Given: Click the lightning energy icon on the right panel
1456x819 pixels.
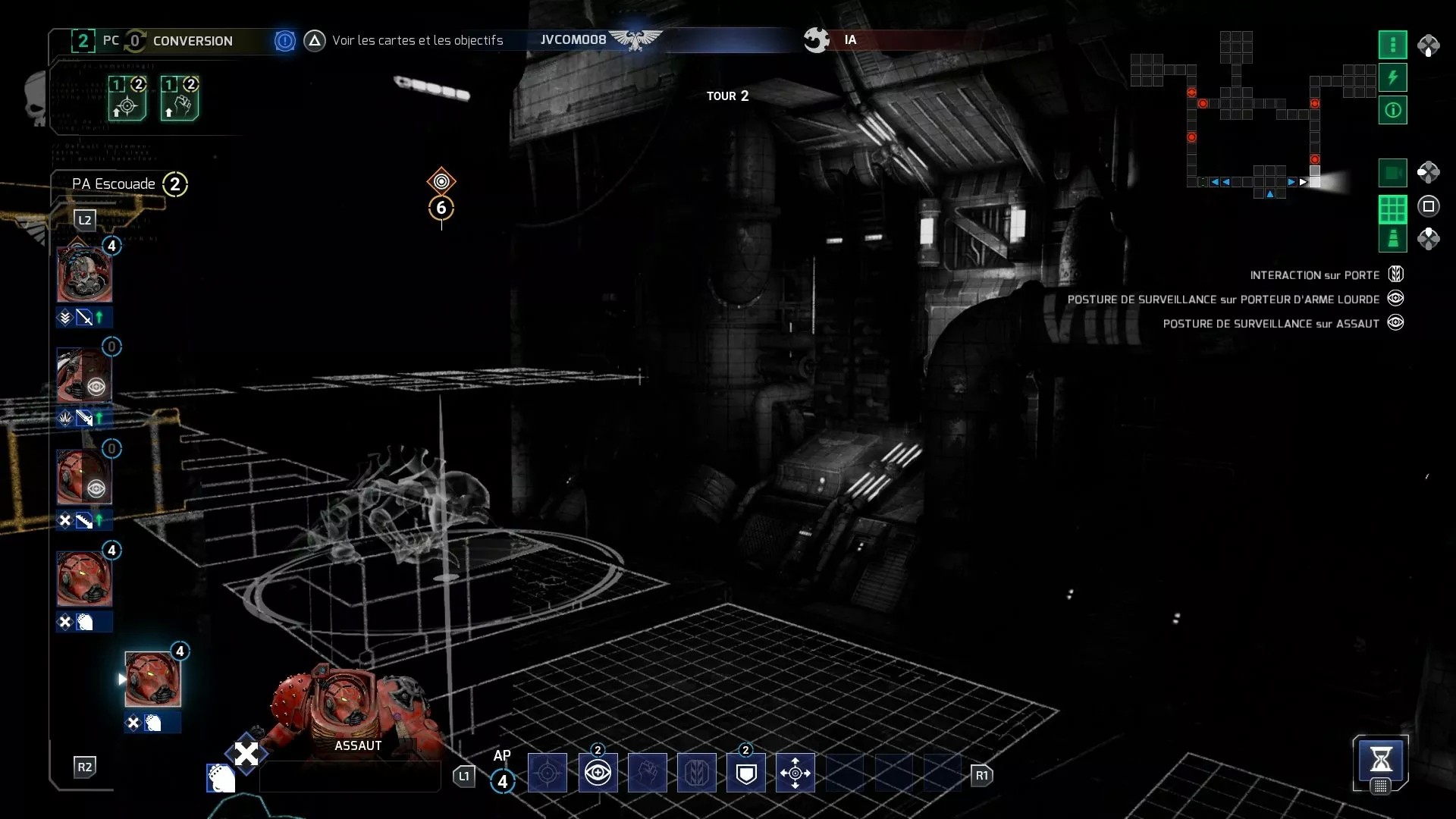Looking at the screenshot, I should [x=1393, y=77].
